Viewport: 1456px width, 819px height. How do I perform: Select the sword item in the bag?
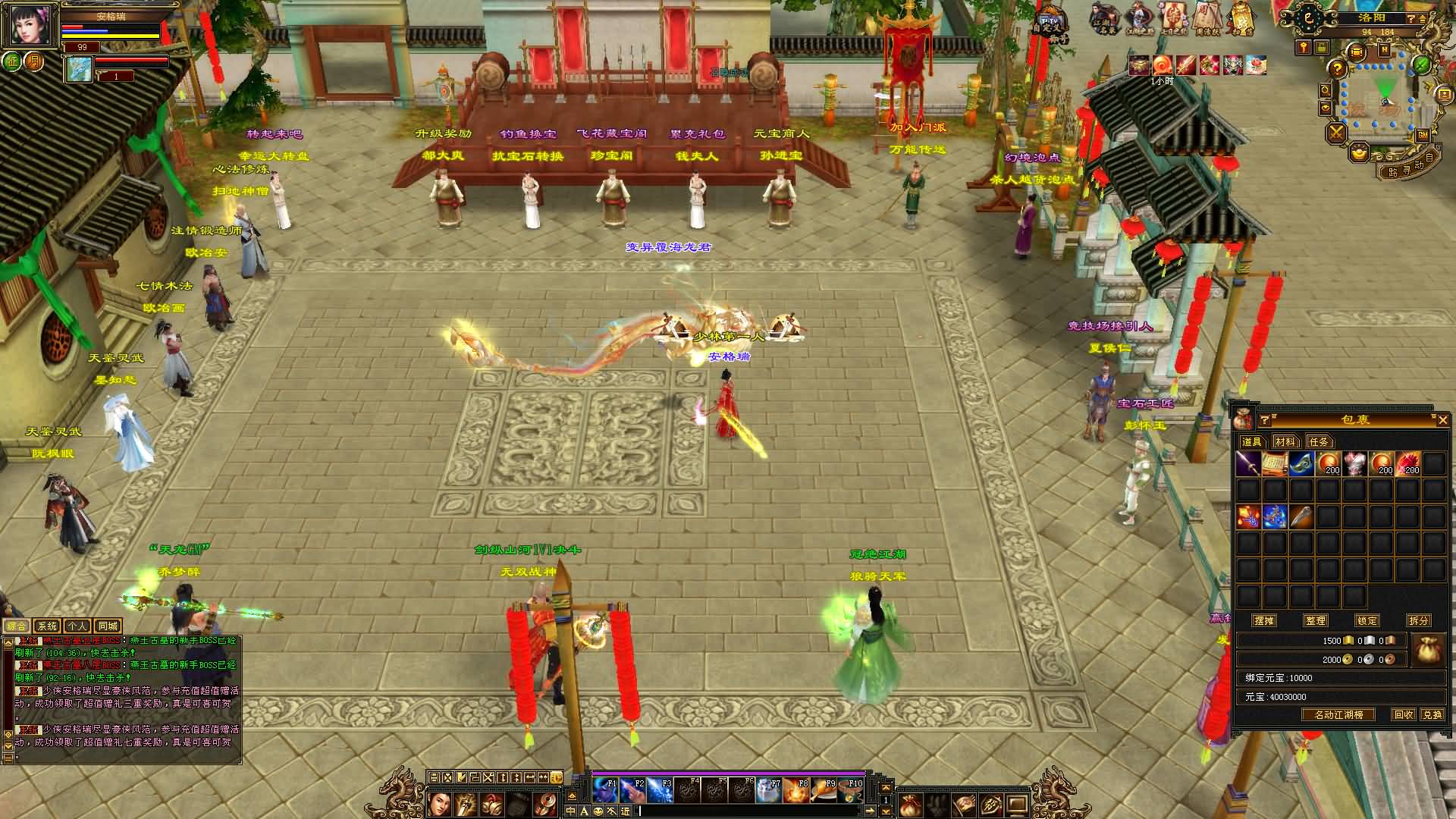1248,463
